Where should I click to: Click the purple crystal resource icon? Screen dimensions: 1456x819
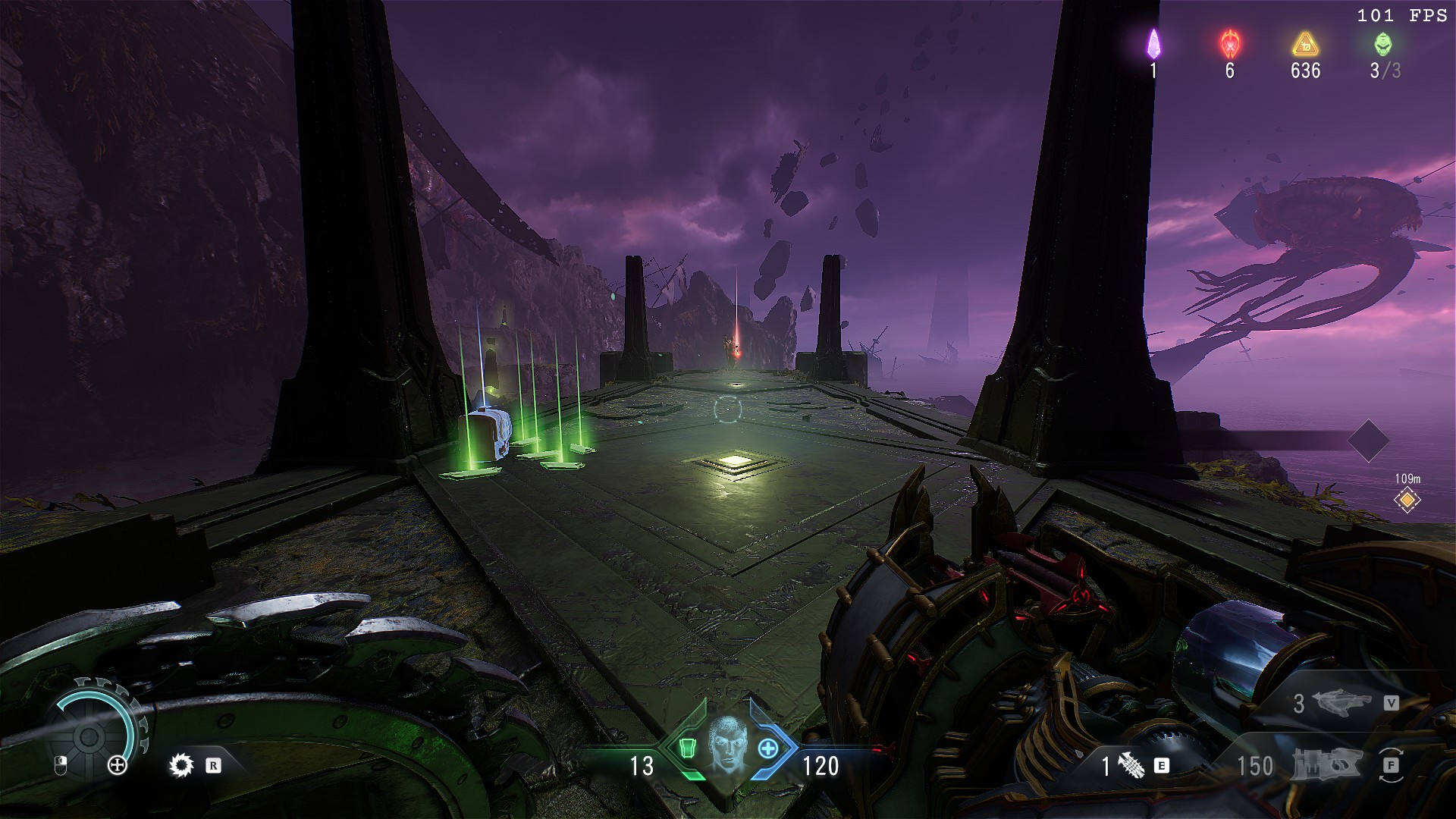(x=1153, y=44)
